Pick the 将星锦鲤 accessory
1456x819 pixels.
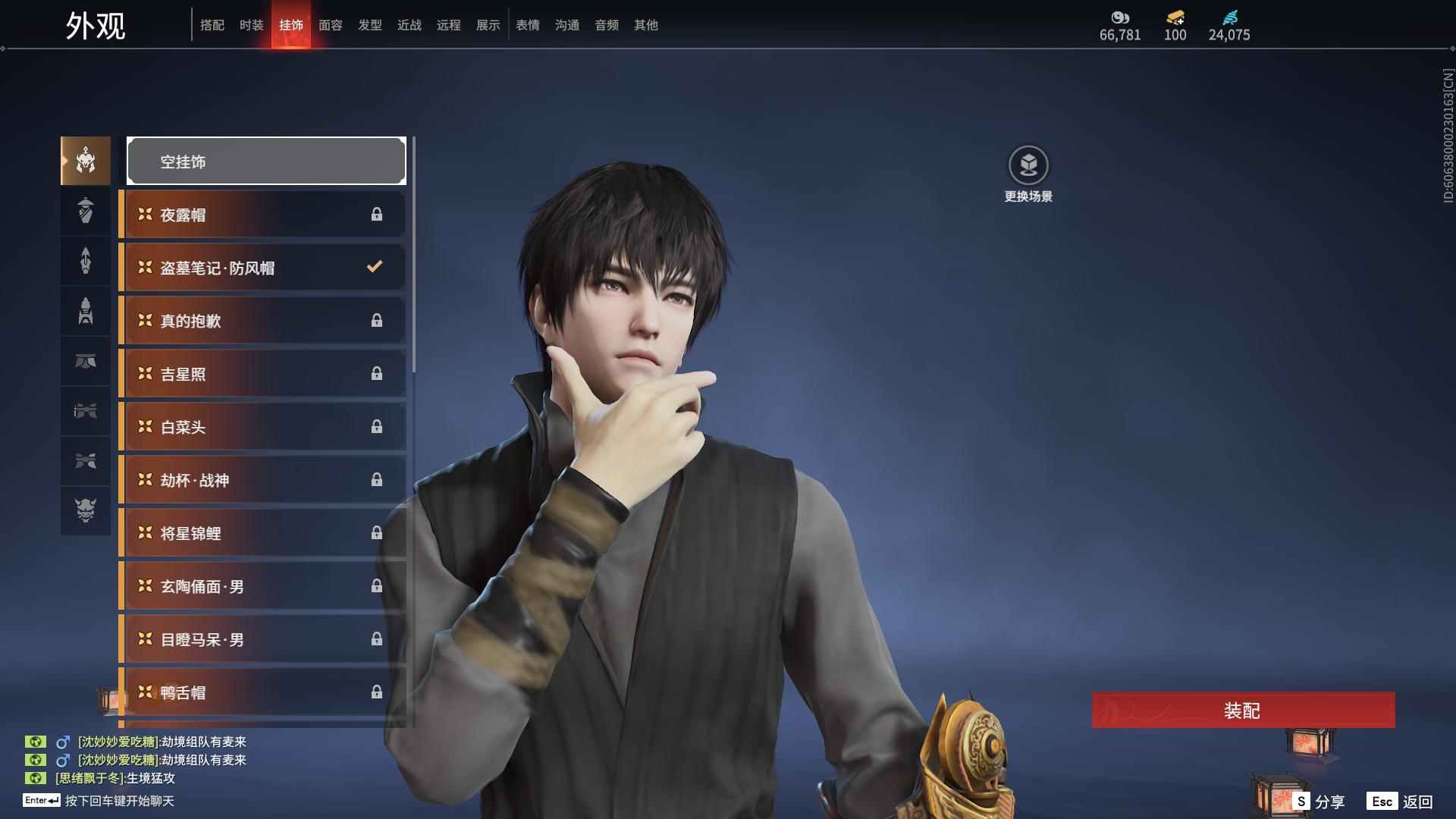pos(262,533)
